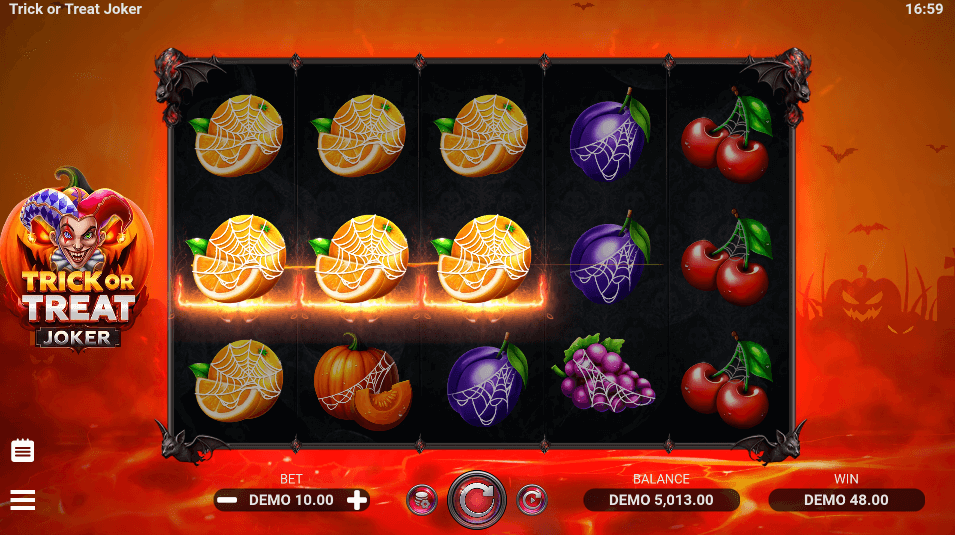955x535 pixels.
Task: Spin the reels with the center button
Action: [477, 499]
